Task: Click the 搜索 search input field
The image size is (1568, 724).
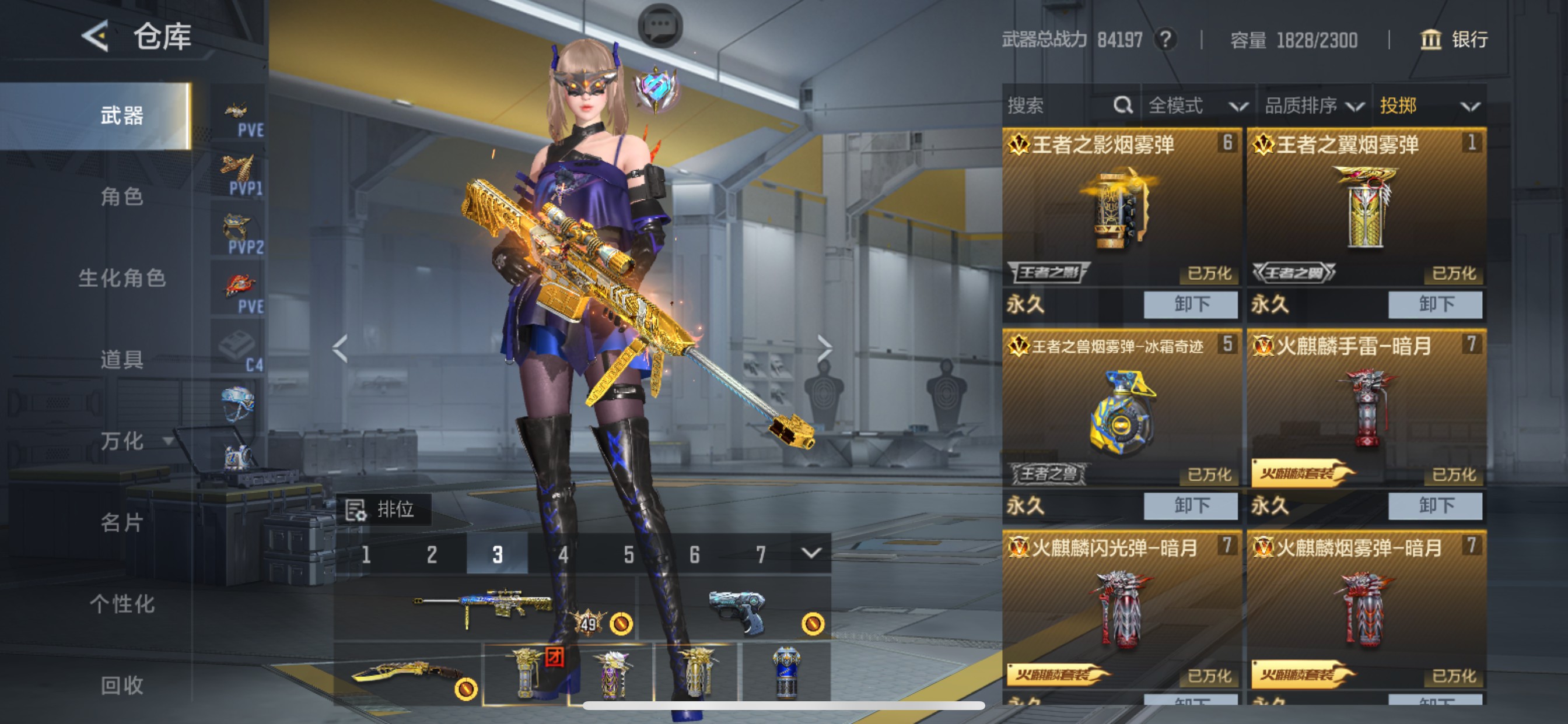Action: (1059, 105)
